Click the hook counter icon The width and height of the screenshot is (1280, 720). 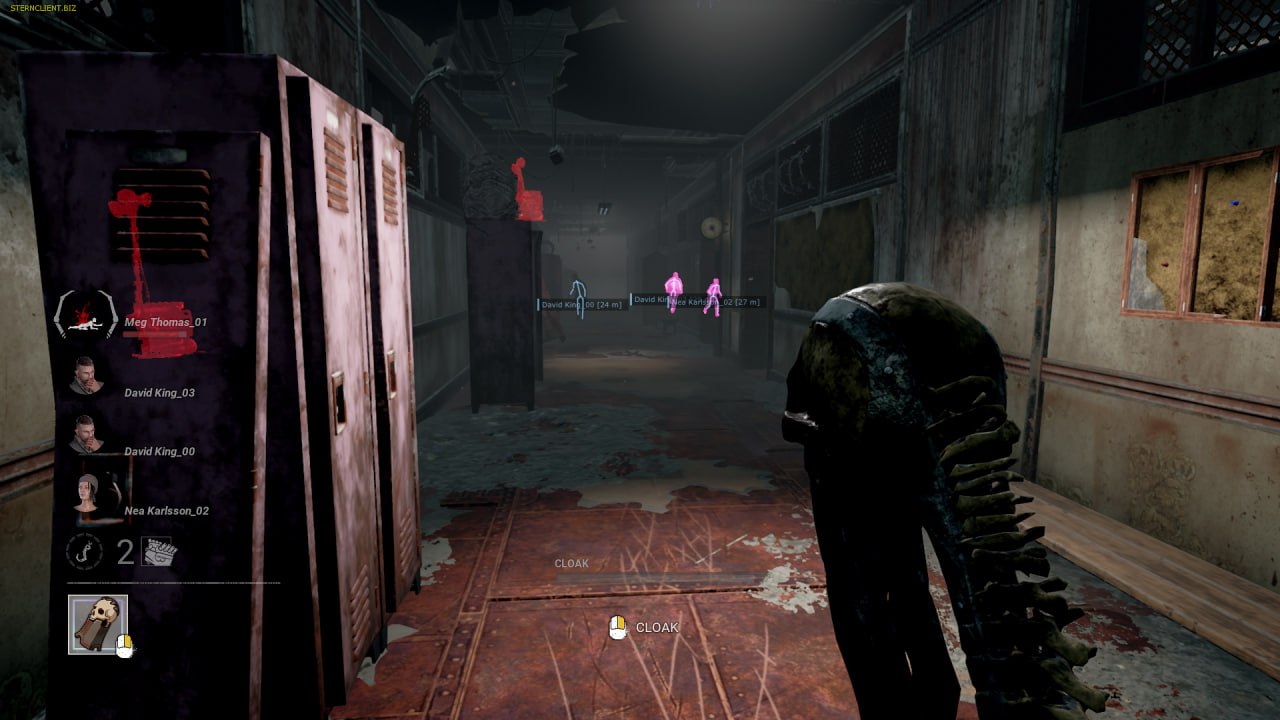[x=83, y=552]
